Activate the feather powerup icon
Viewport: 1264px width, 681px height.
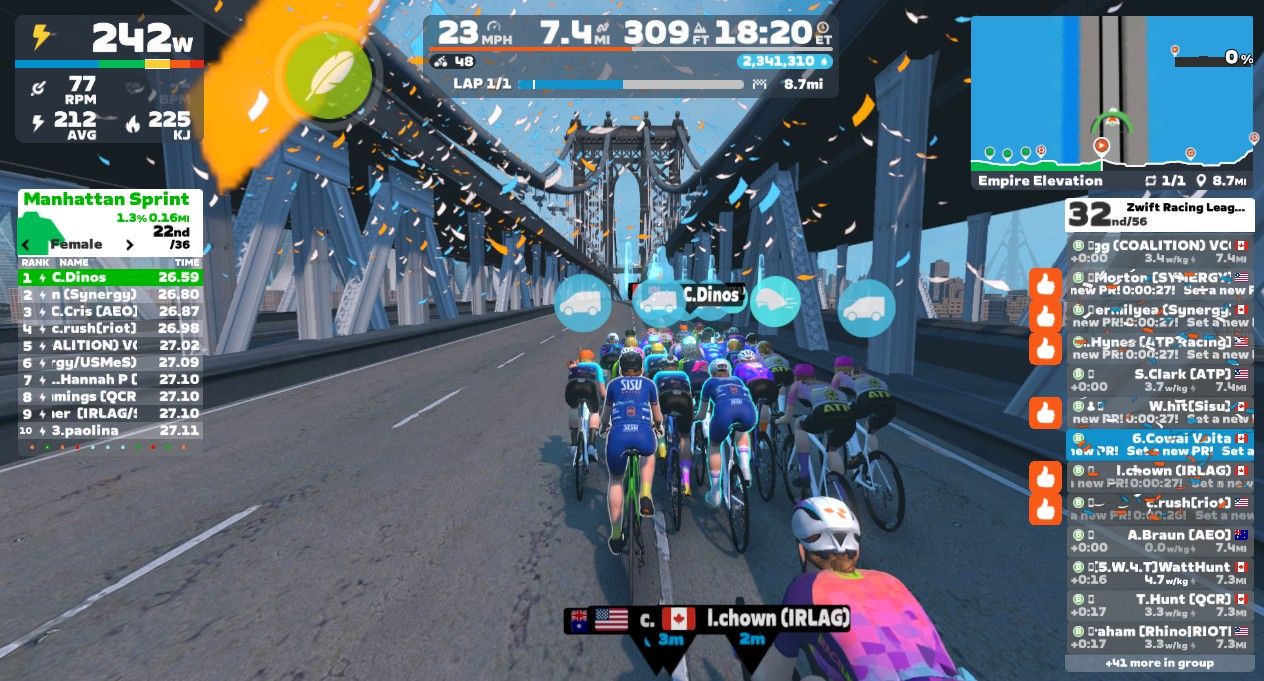coord(328,77)
